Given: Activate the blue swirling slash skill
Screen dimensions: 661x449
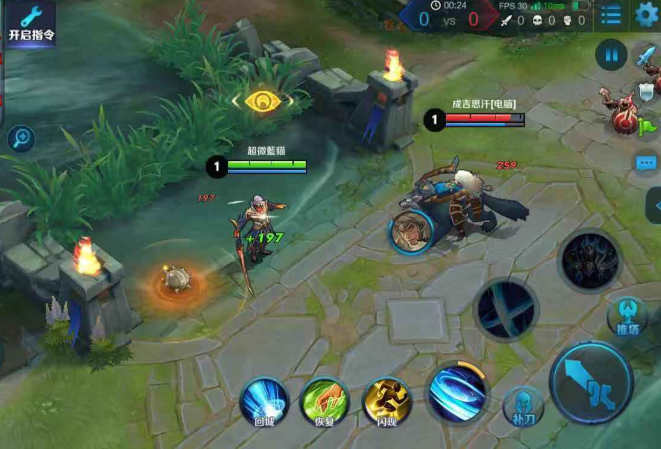Looking at the screenshot, I should pyautogui.click(x=457, y=392).
